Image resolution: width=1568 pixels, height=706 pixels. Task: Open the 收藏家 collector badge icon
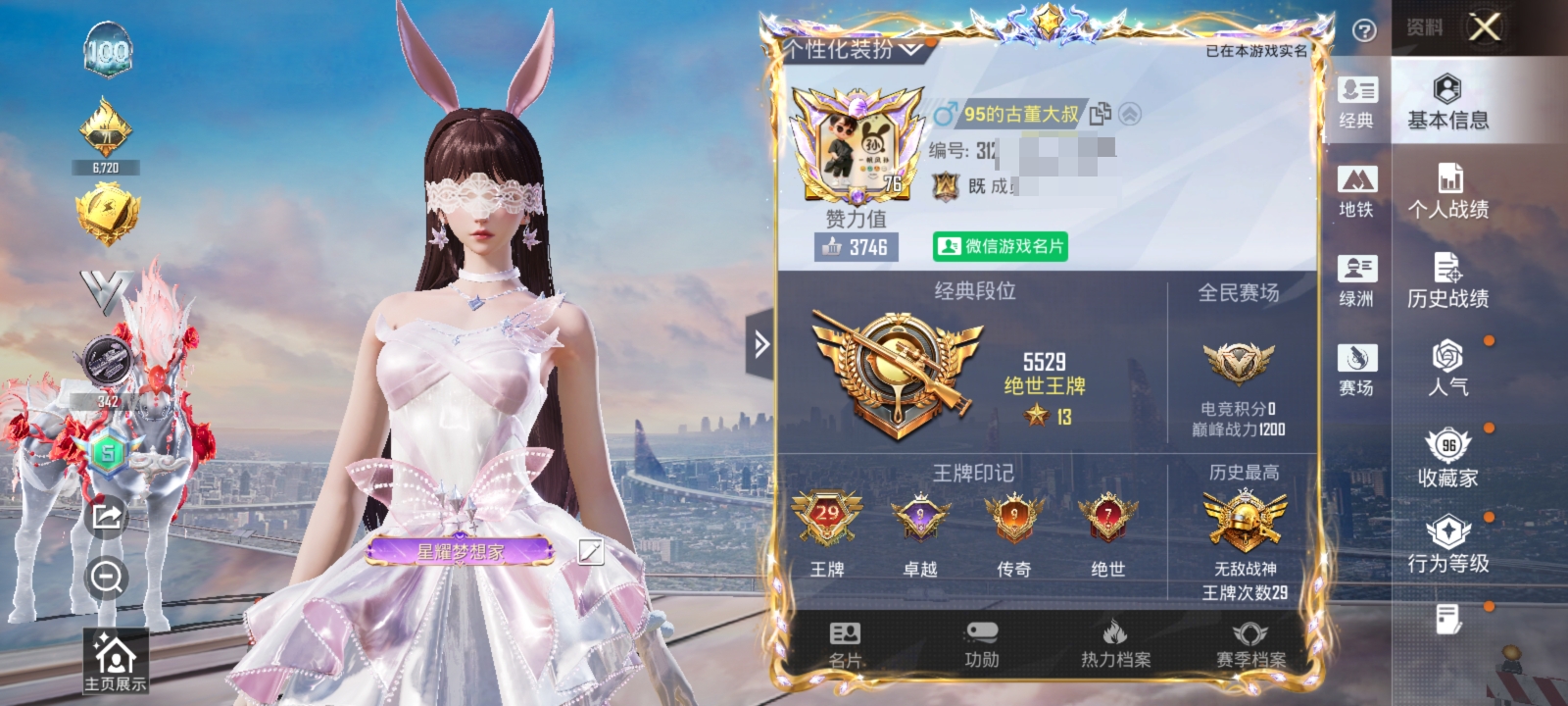(x=1447, y=451)
